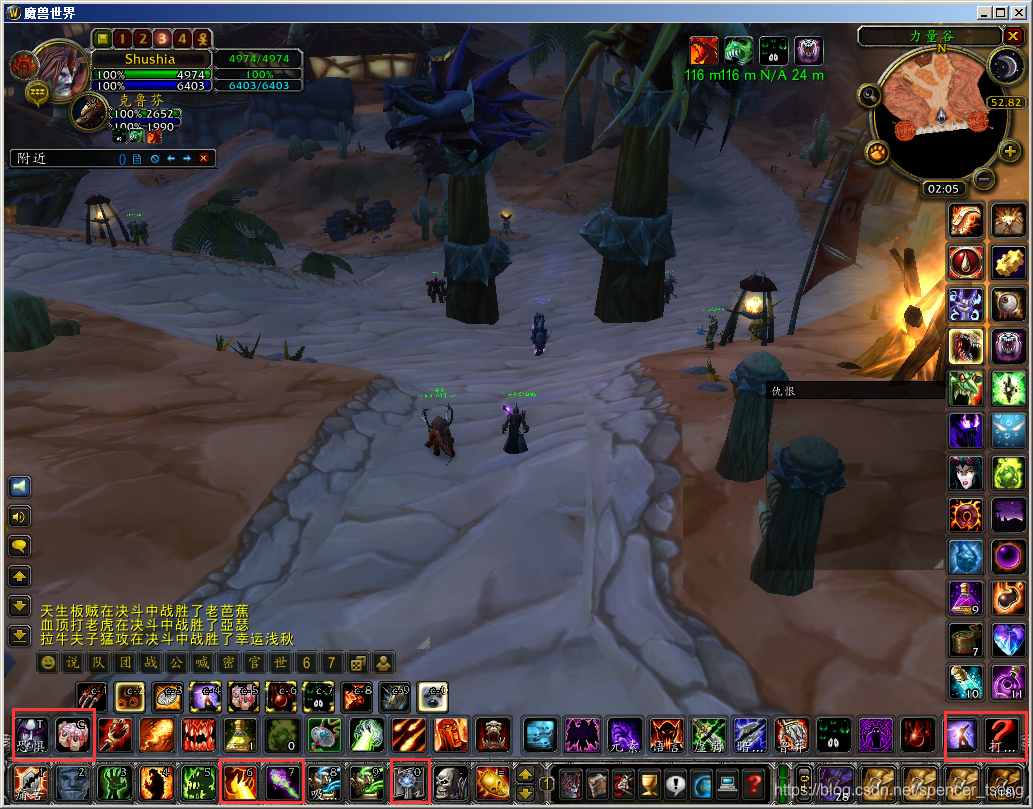Select the 说 (say) chat channel button
The image size is (1033, 809).
click(x=72, y=663)
